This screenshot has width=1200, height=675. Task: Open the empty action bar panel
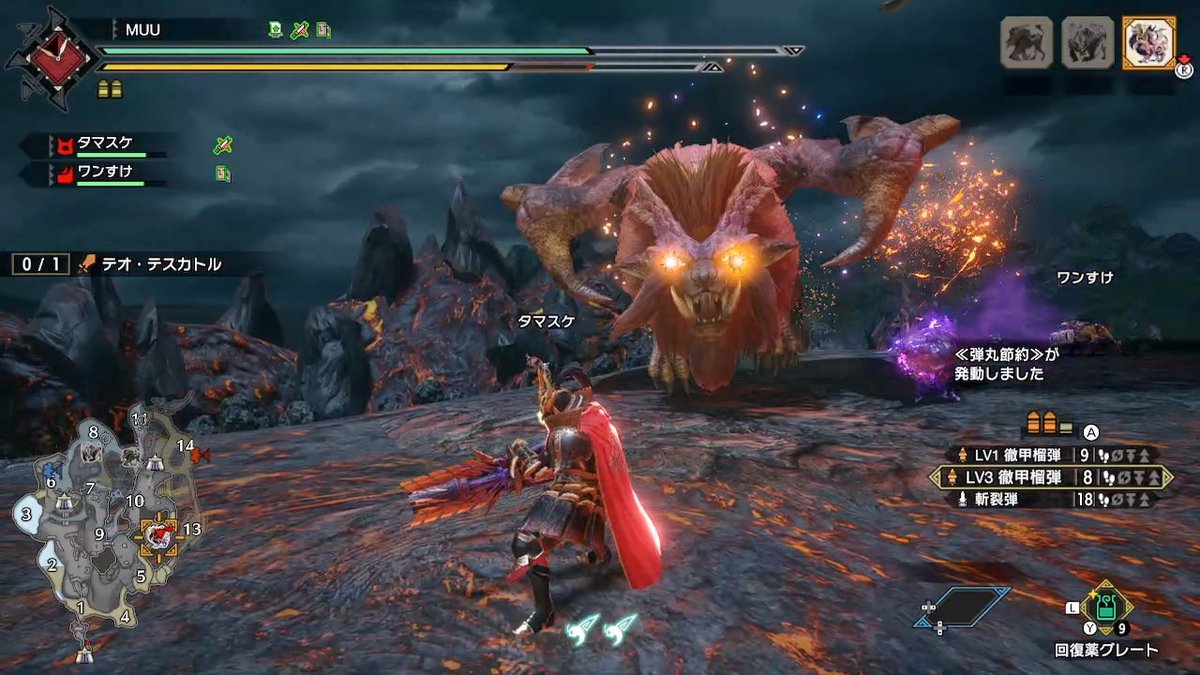click(x=962, y=607)
